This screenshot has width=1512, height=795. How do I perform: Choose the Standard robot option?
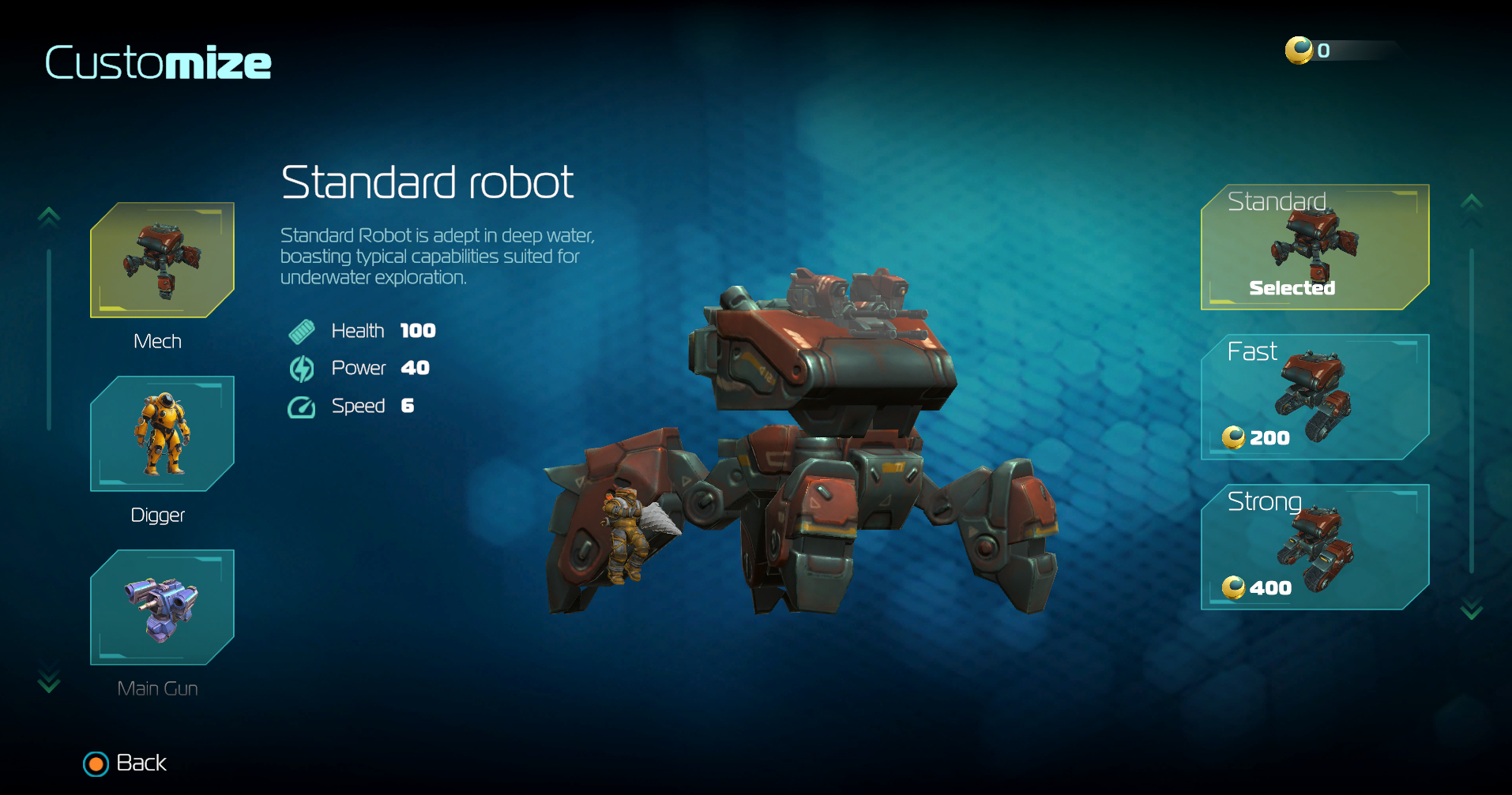(1315, 247)
